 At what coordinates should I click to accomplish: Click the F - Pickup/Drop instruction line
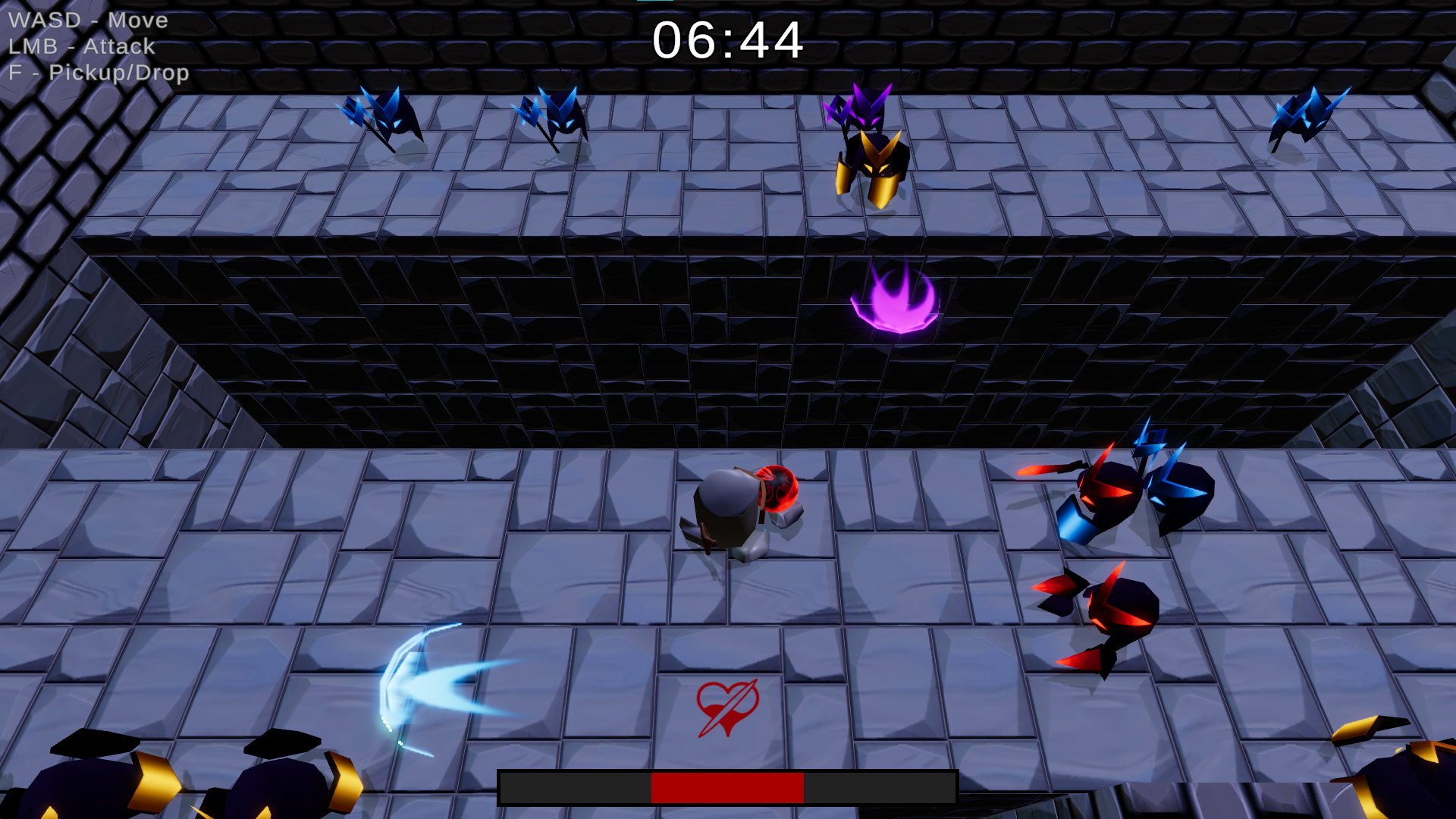point(99,73)
